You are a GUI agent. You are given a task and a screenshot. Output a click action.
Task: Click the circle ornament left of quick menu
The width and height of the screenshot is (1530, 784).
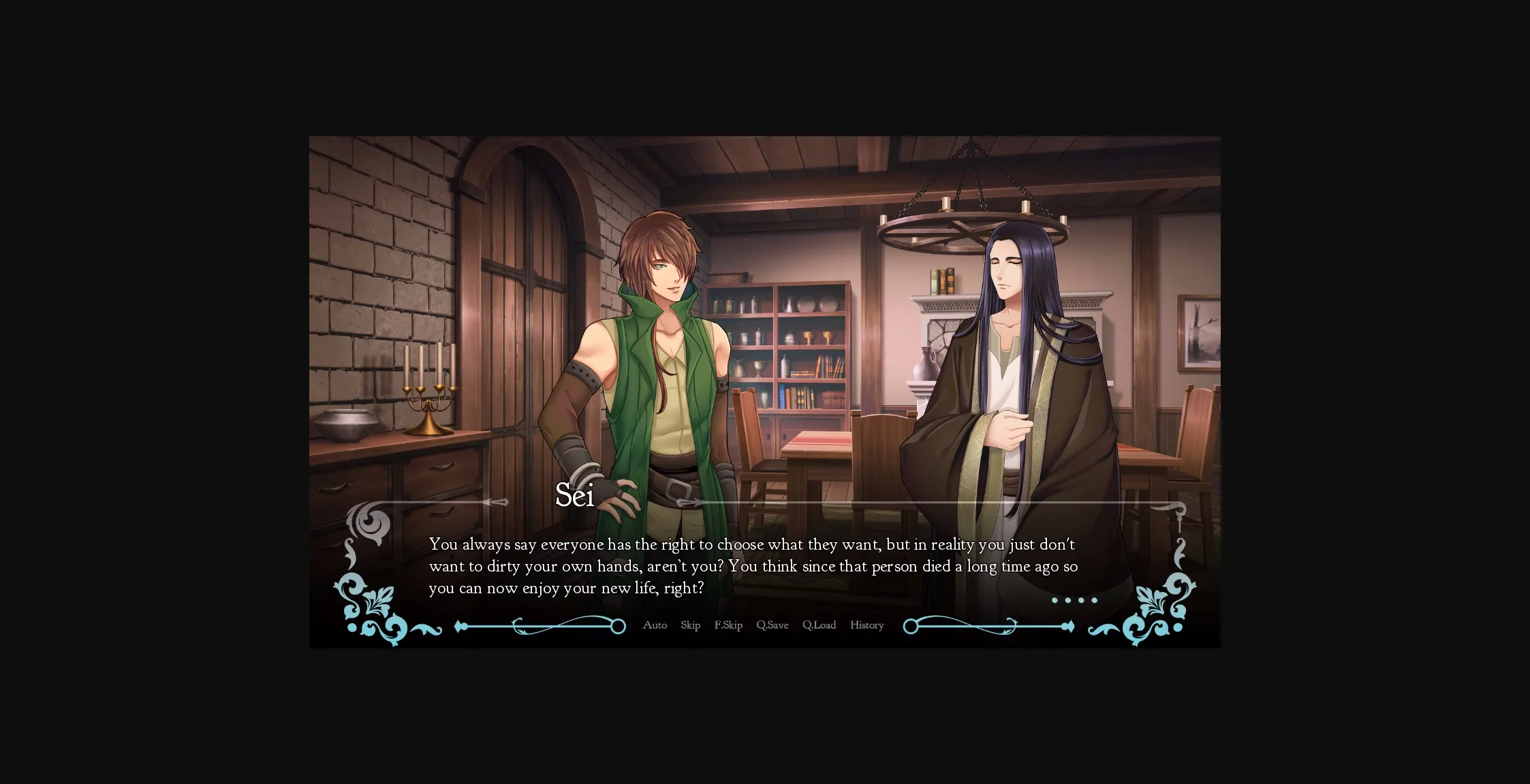617,625
